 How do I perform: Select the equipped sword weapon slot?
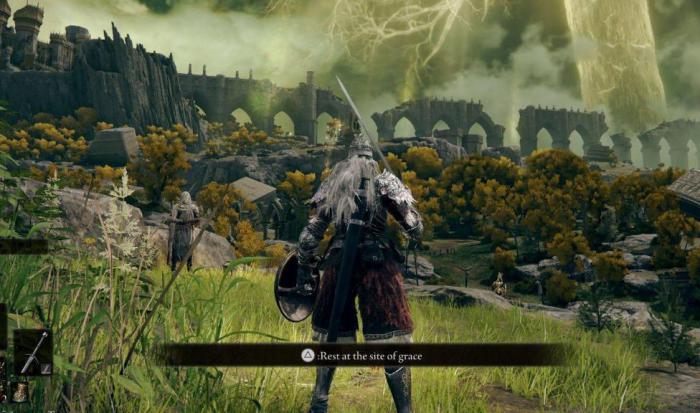pos(32,352)
